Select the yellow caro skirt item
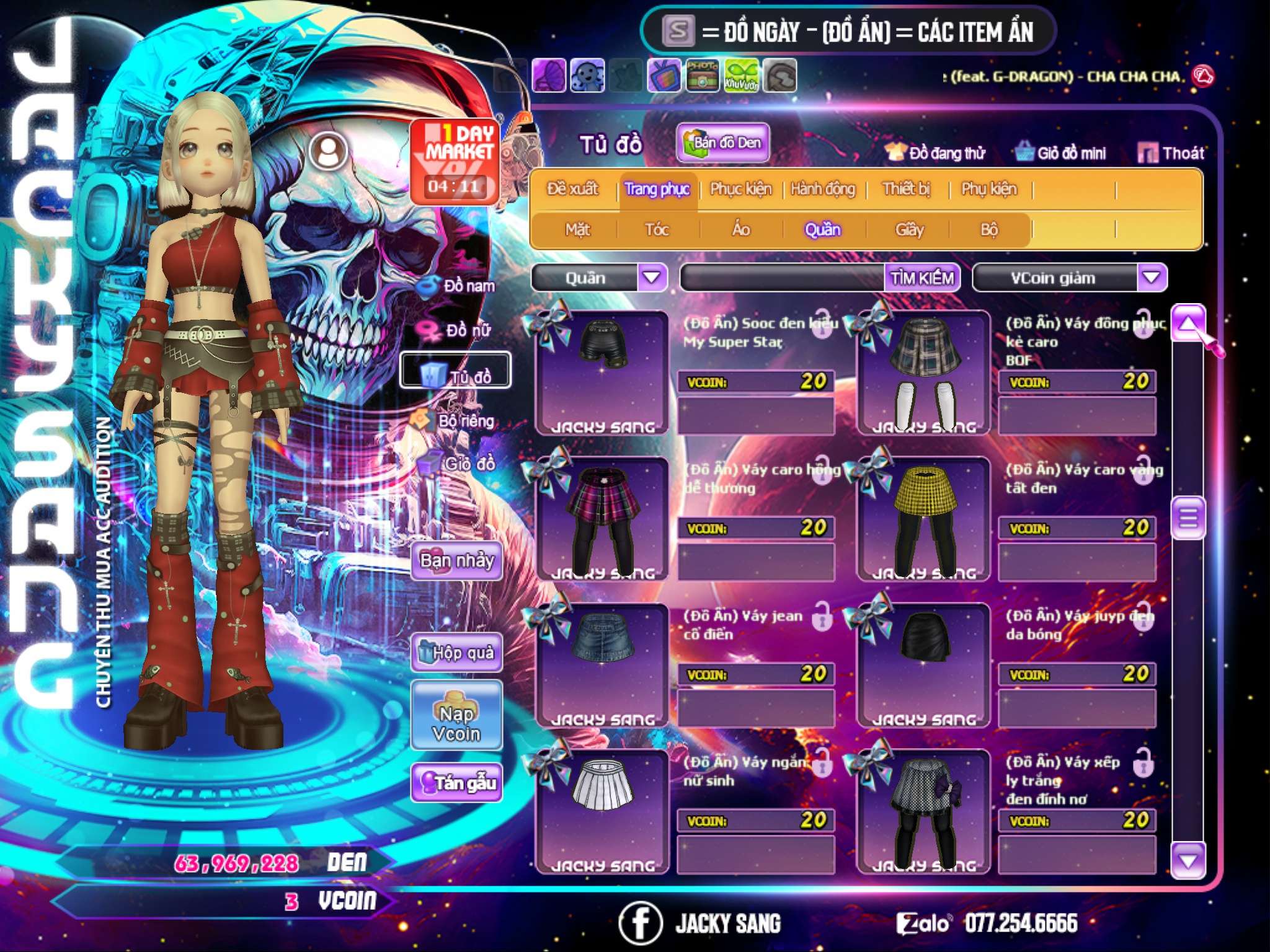Screen dimensions: 1270x952 (924, 519)
